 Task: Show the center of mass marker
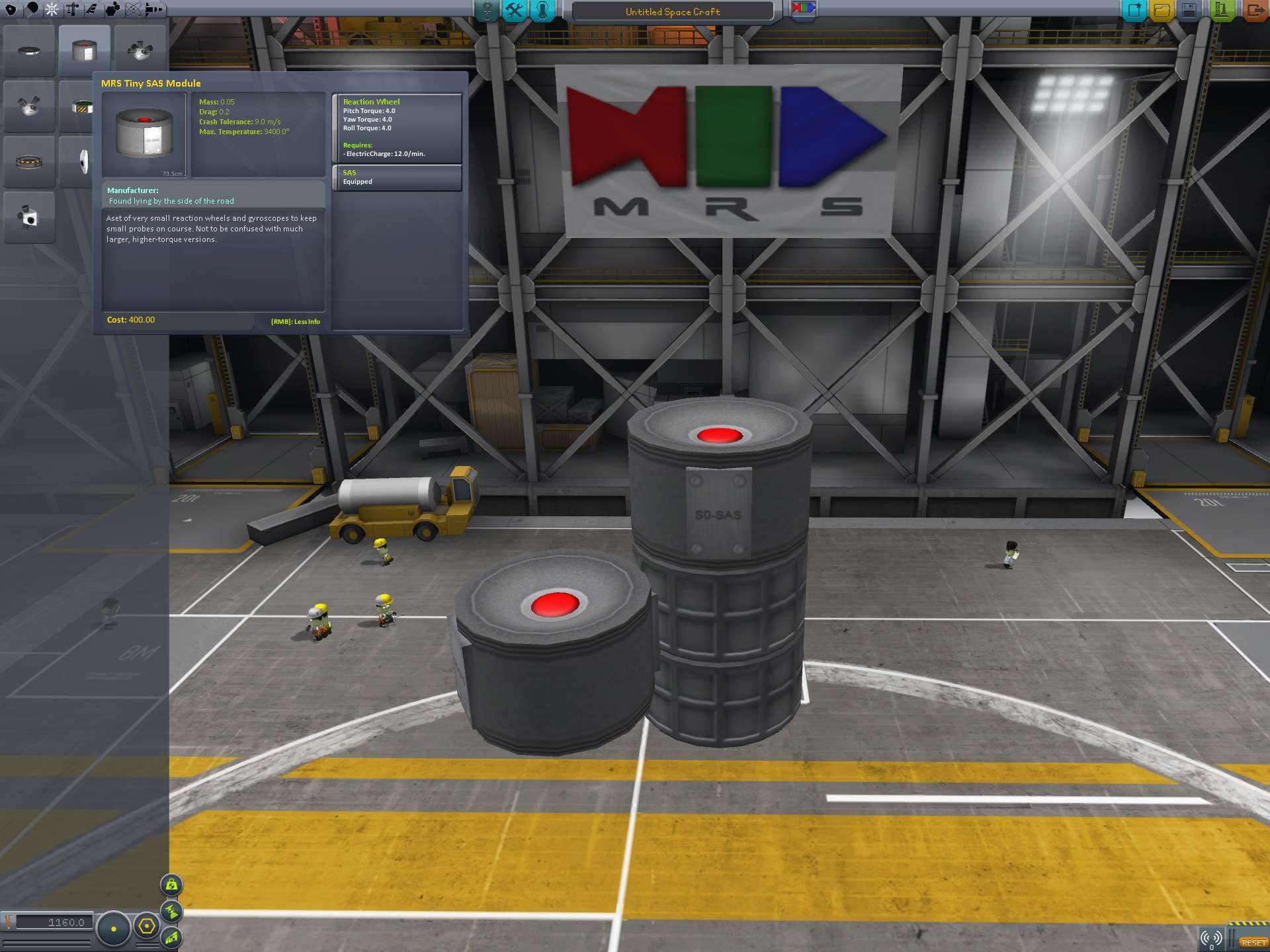[171, 885]
